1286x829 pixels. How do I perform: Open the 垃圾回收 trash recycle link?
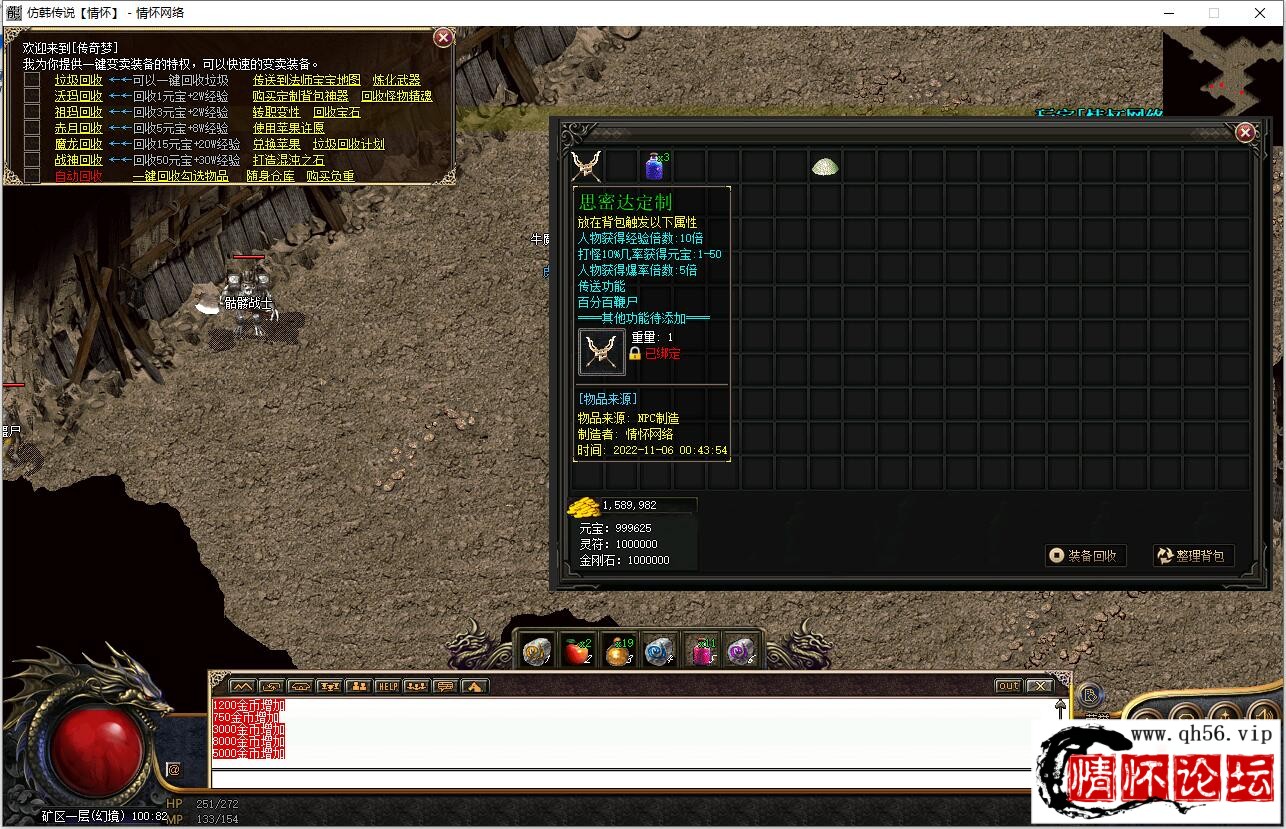78,81
